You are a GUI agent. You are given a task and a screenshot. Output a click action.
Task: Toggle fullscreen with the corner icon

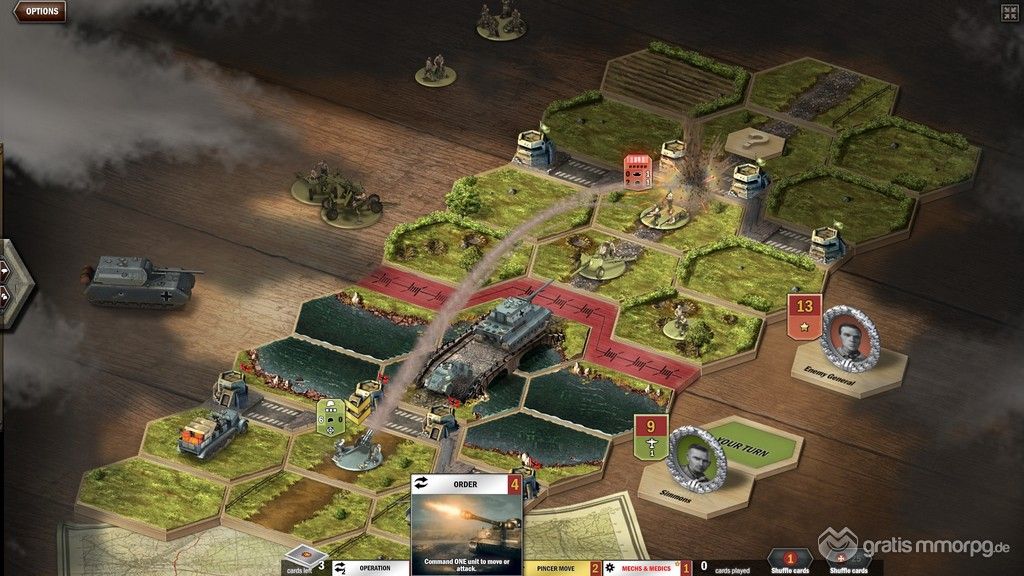(x=1009, y=12)
